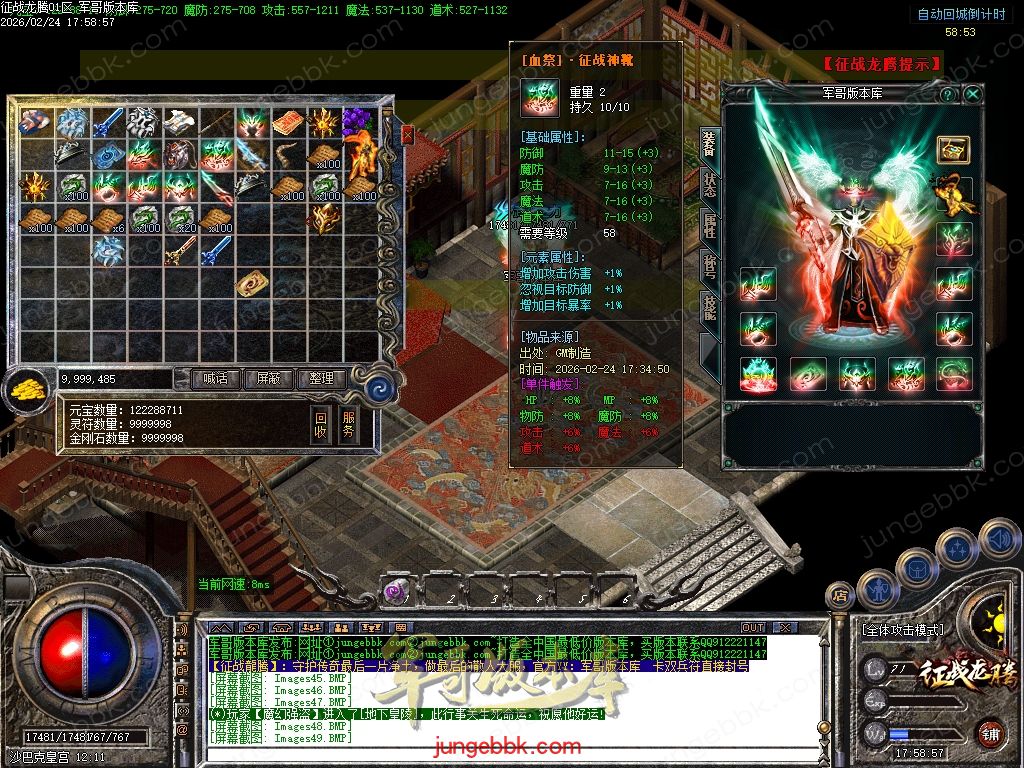Open the 服务 service menu
The image size is (1024, 768).
[x=348, y=424]
